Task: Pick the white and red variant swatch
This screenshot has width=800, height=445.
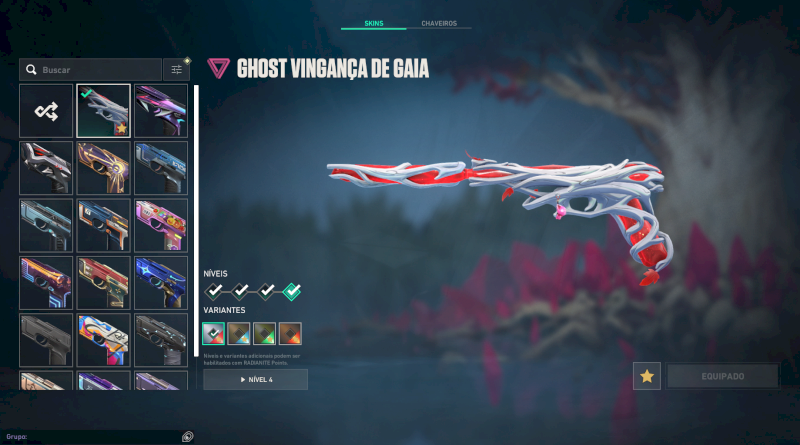Action: (x=214, y=332)
